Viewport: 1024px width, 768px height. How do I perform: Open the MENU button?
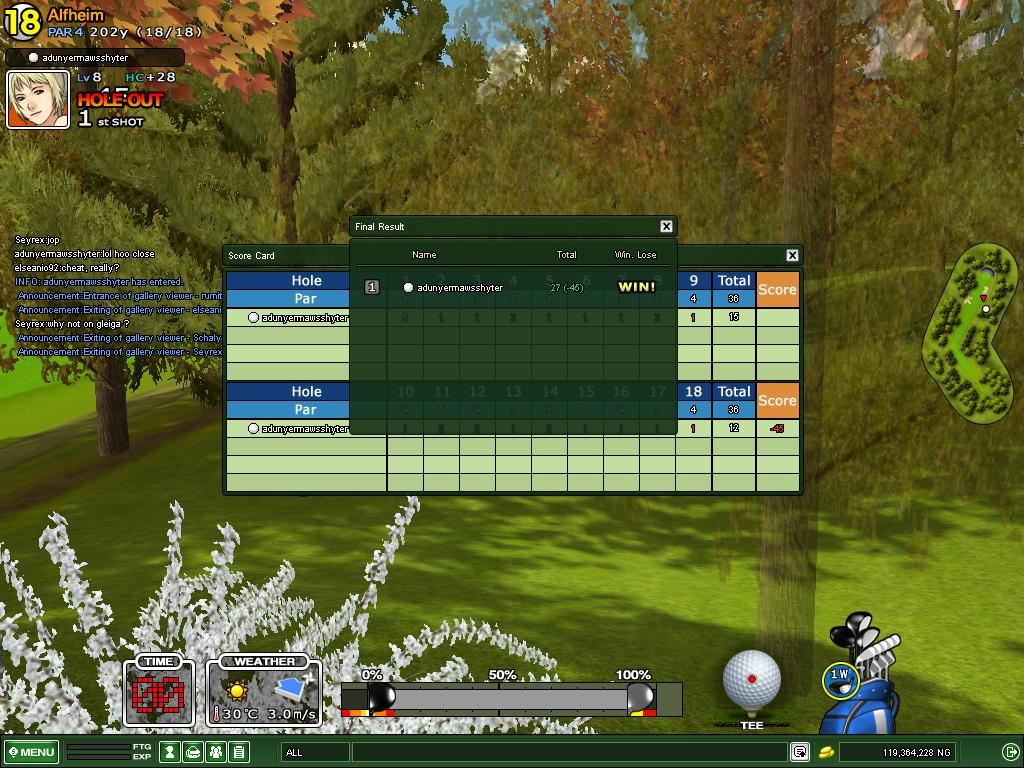tap(31, 752)
